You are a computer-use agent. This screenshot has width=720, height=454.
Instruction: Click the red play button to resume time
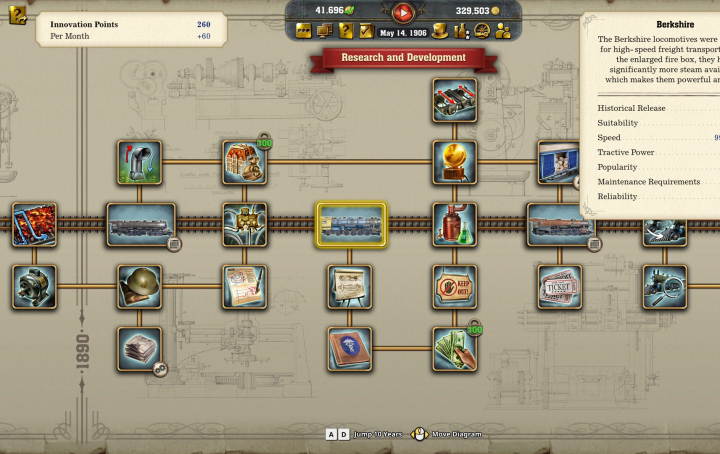pos(403,12)
